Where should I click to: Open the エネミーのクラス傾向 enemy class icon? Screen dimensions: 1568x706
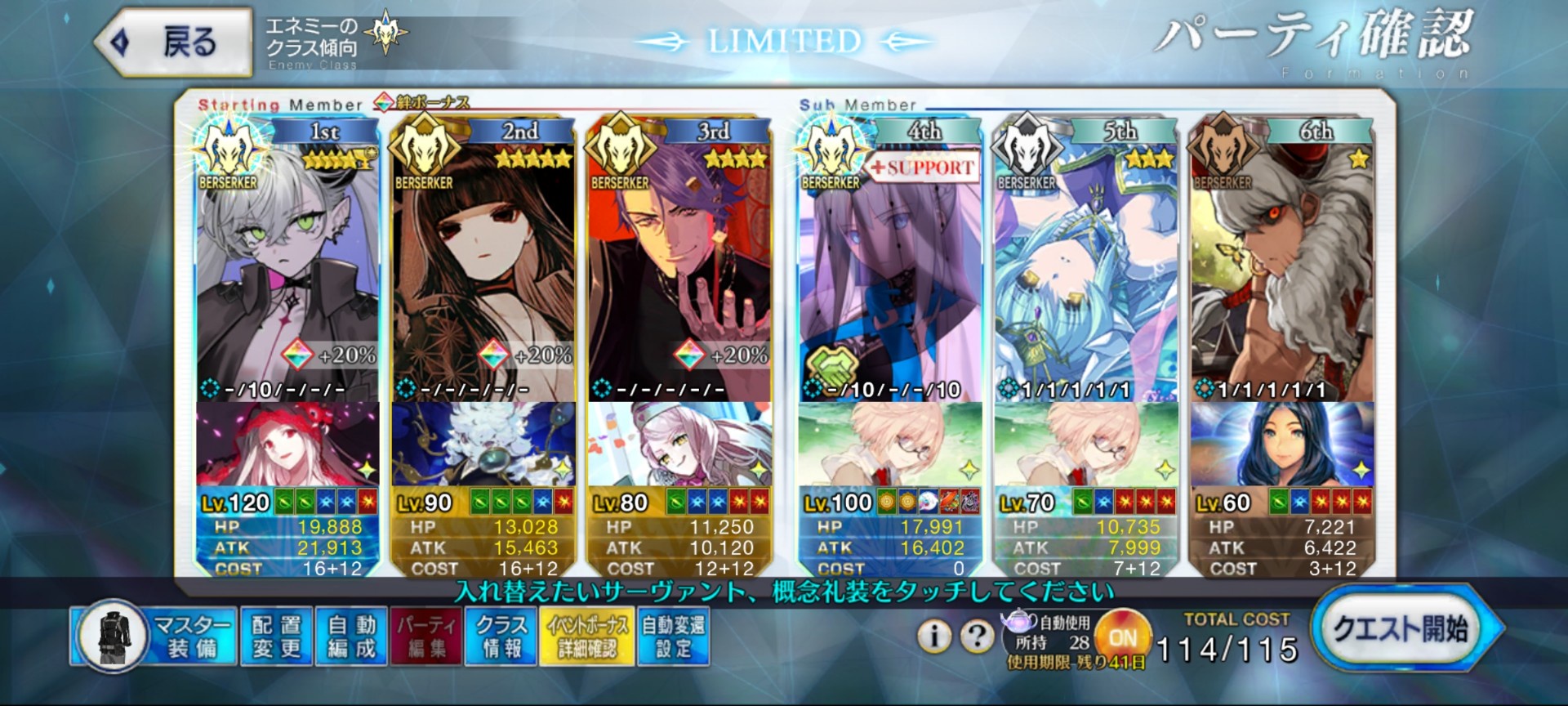(385, 34)
